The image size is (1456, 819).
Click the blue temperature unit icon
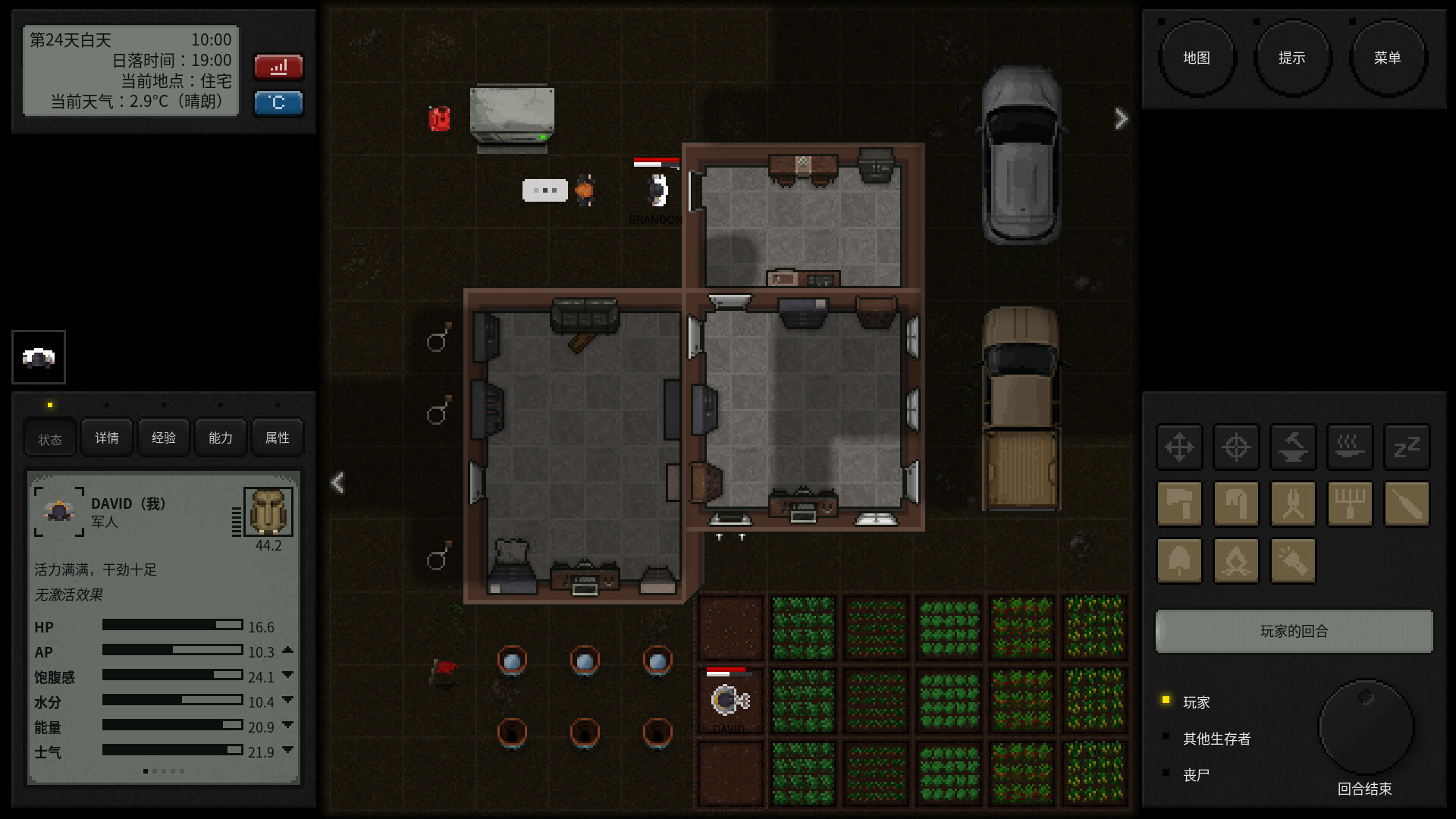278,103
